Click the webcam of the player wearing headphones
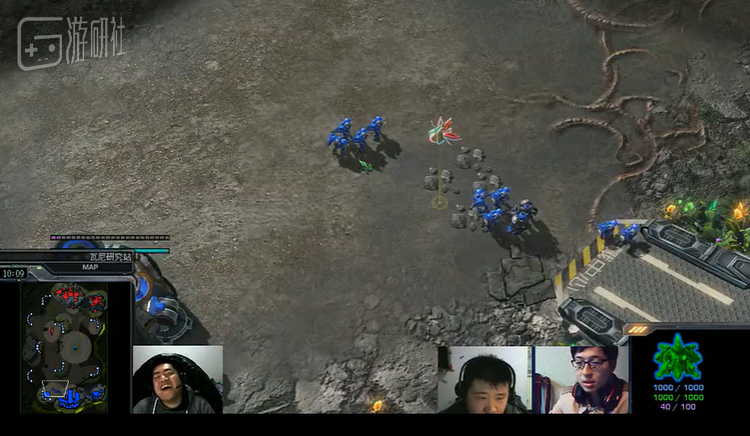 point(484,380)
